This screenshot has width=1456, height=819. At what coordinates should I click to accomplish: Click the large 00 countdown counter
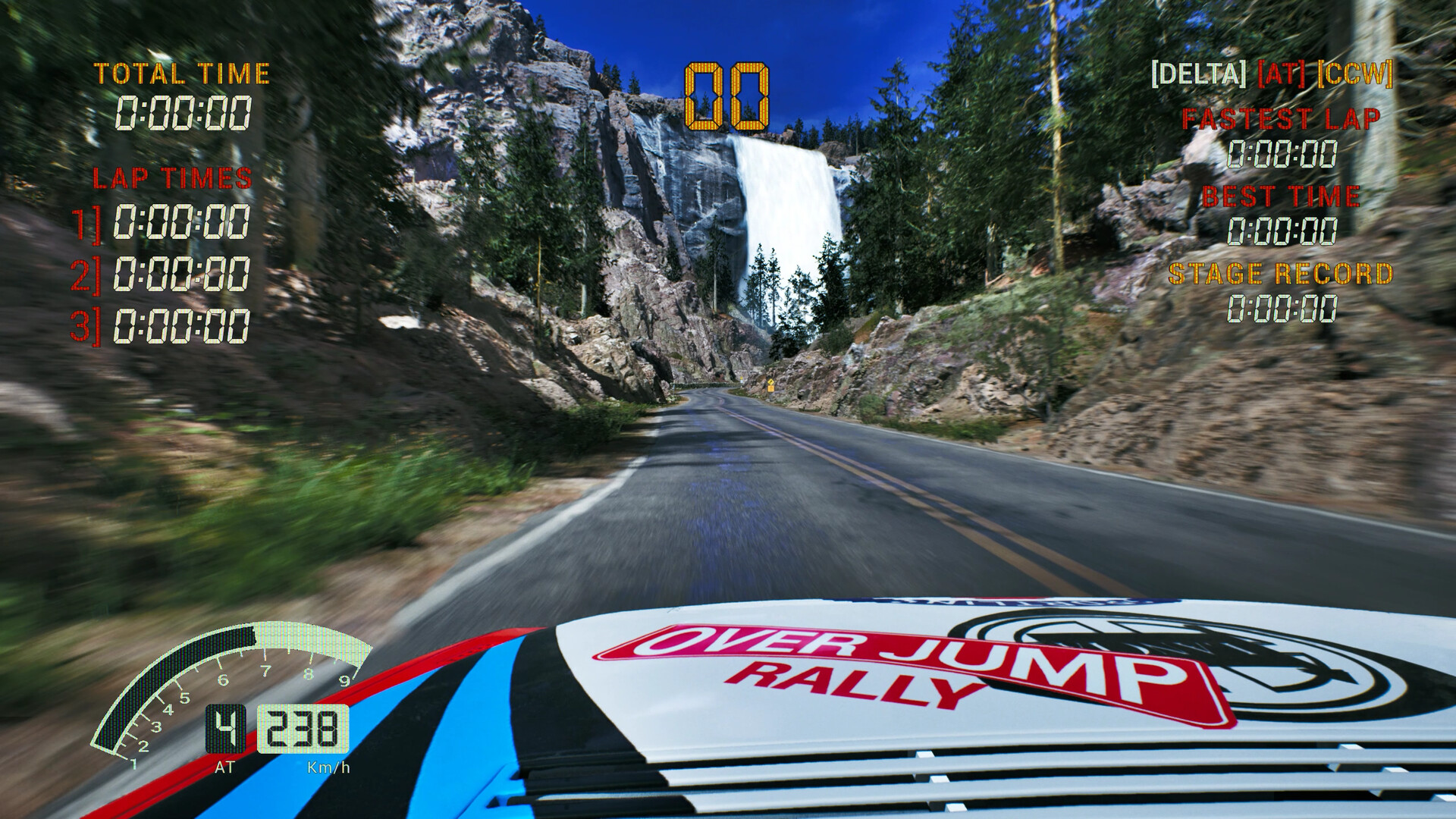pos(726,95)
